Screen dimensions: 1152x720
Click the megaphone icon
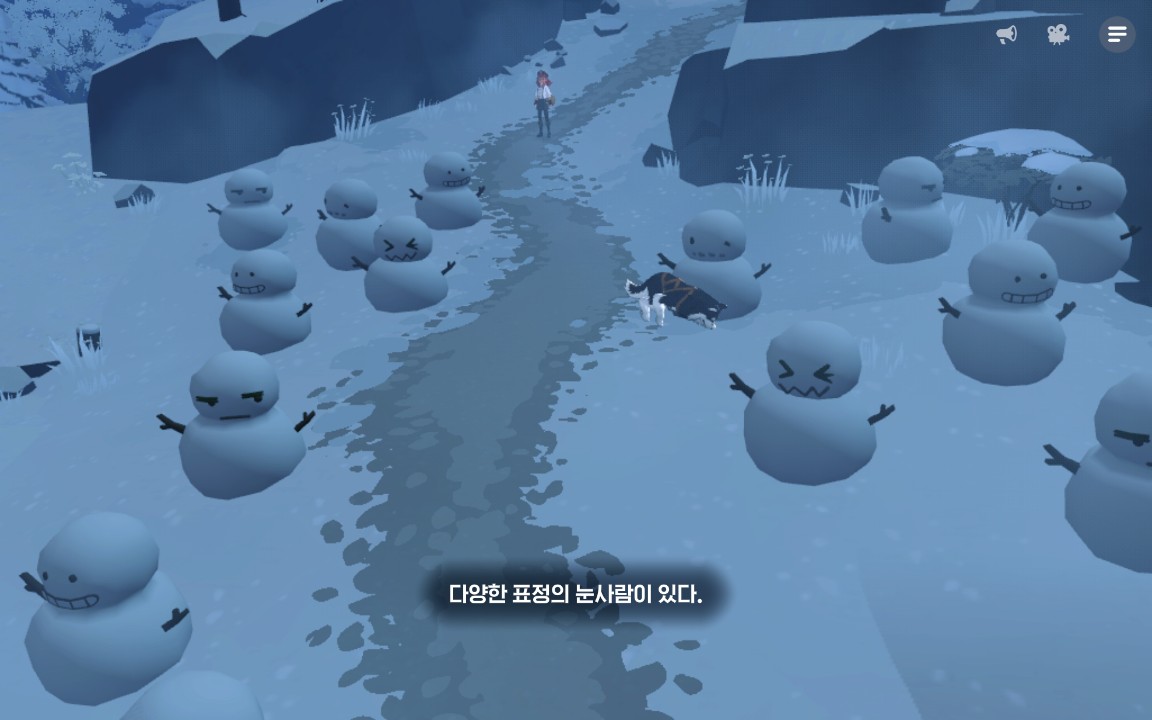(x=1007, y=35)
